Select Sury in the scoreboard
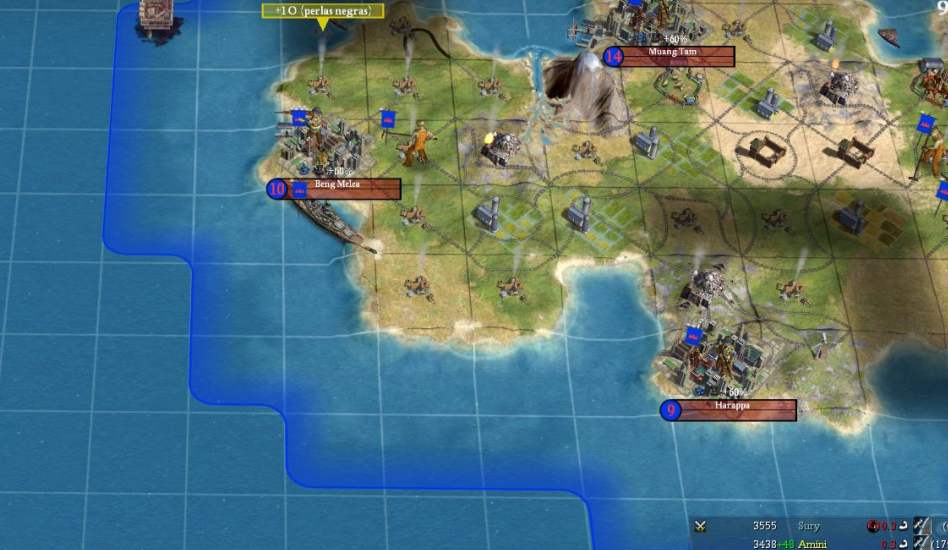 pos(809,526)
